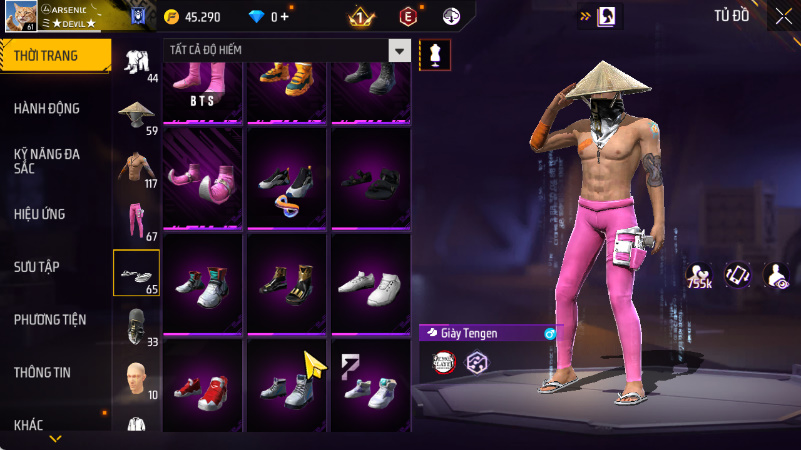Image resolution: width=801 pixels, height=450 pixels.
Task: Select the Thời Trang tab
Action: pos(46,56)
